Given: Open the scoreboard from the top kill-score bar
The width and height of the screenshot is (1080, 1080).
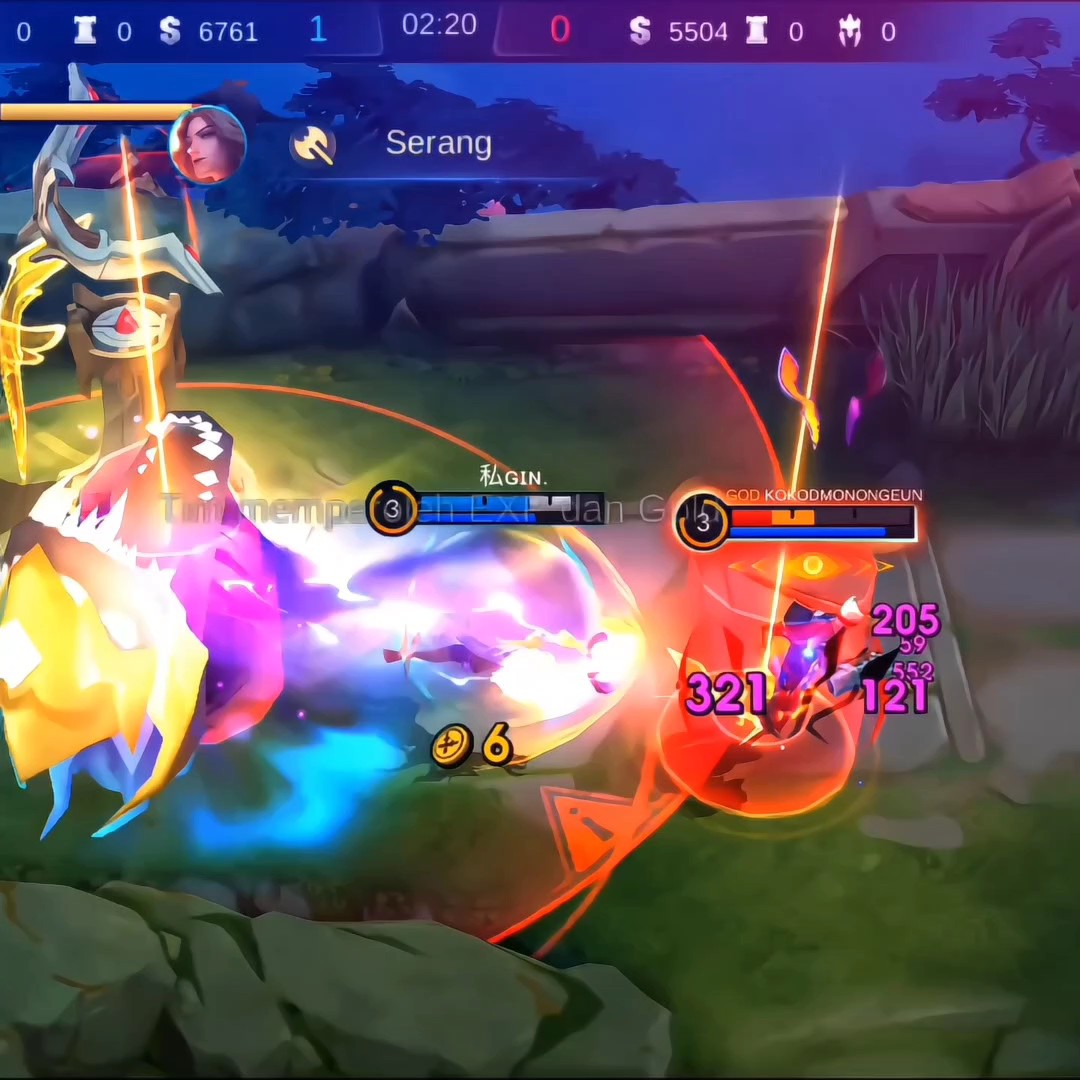Looking at the screenshot, I should pyautogui.click(x=439, y=28).
